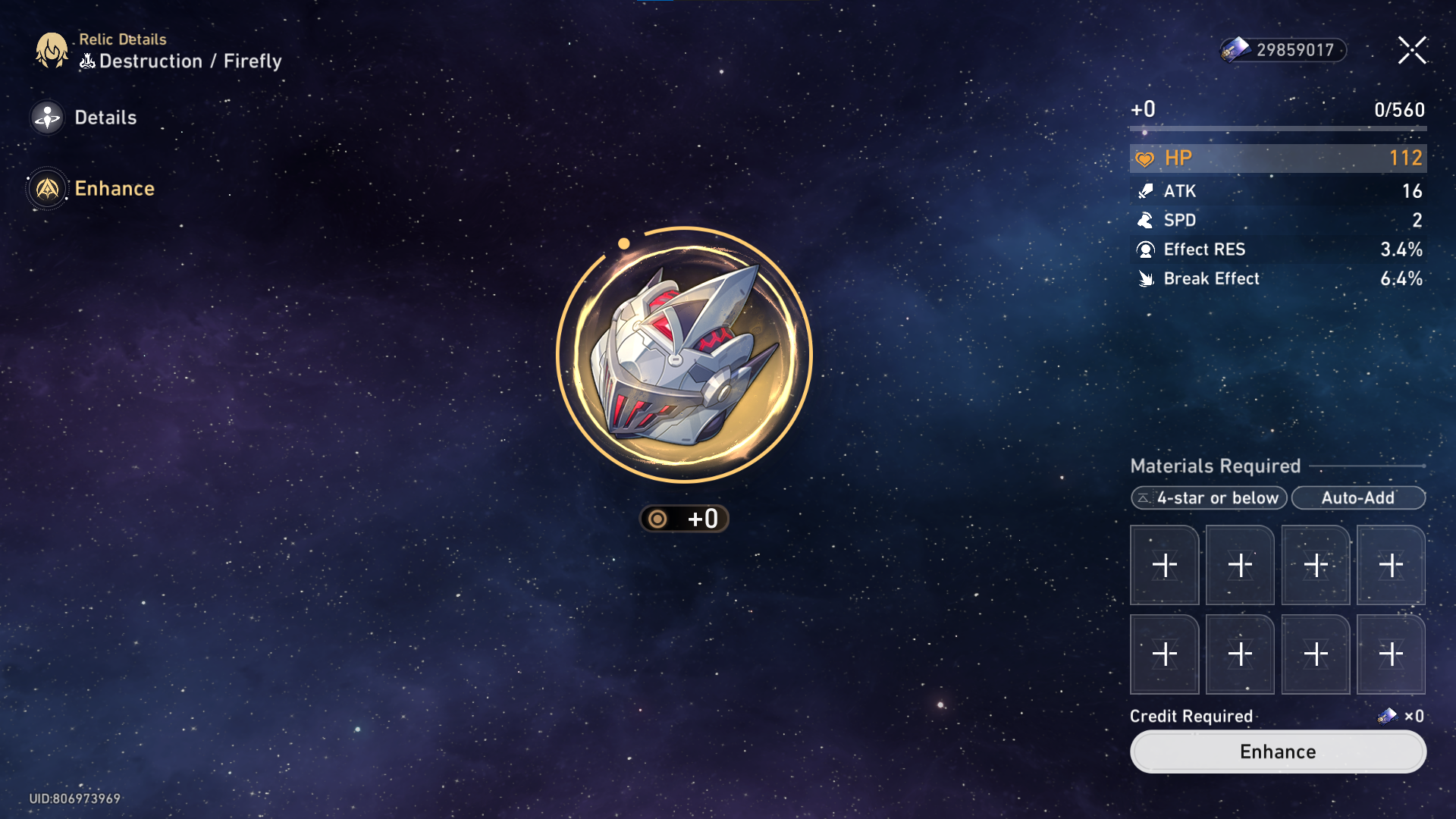Expand the first empty material slot

click(1164, 564)
